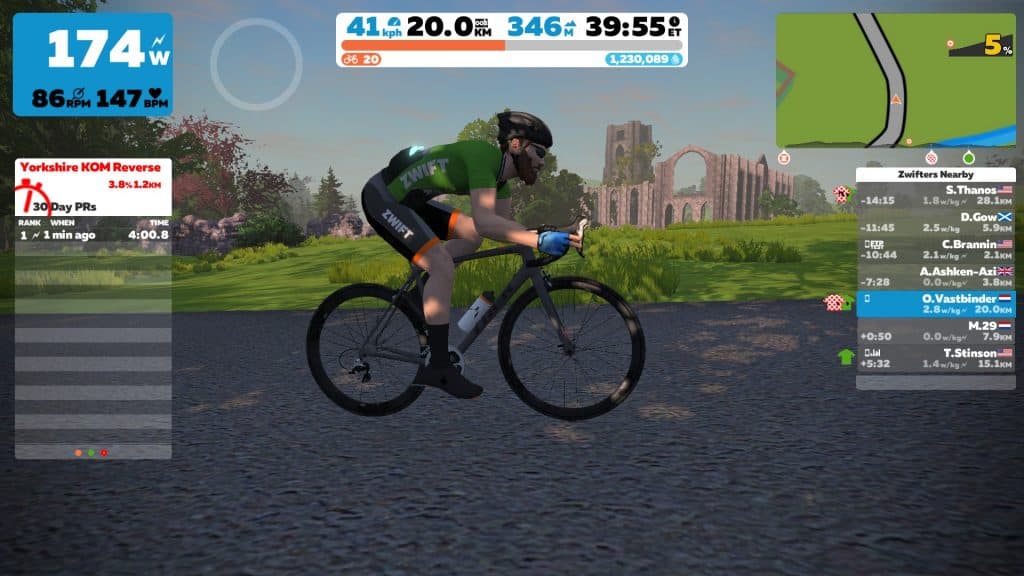The width and height of the screenshot is (1024, 576).
Task: Pick rider M.29 from the list
Action: click(x=935, y=331)
